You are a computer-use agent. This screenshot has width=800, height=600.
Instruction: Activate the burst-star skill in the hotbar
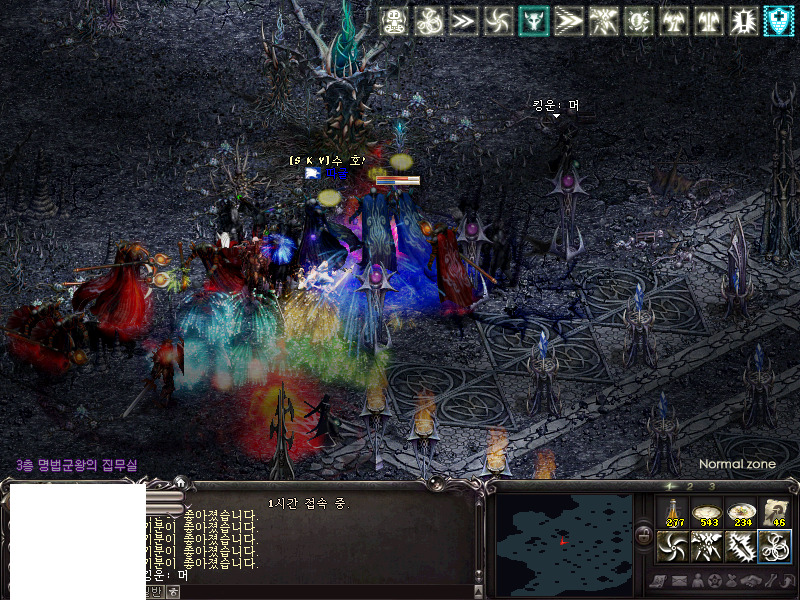coord(707,547)
